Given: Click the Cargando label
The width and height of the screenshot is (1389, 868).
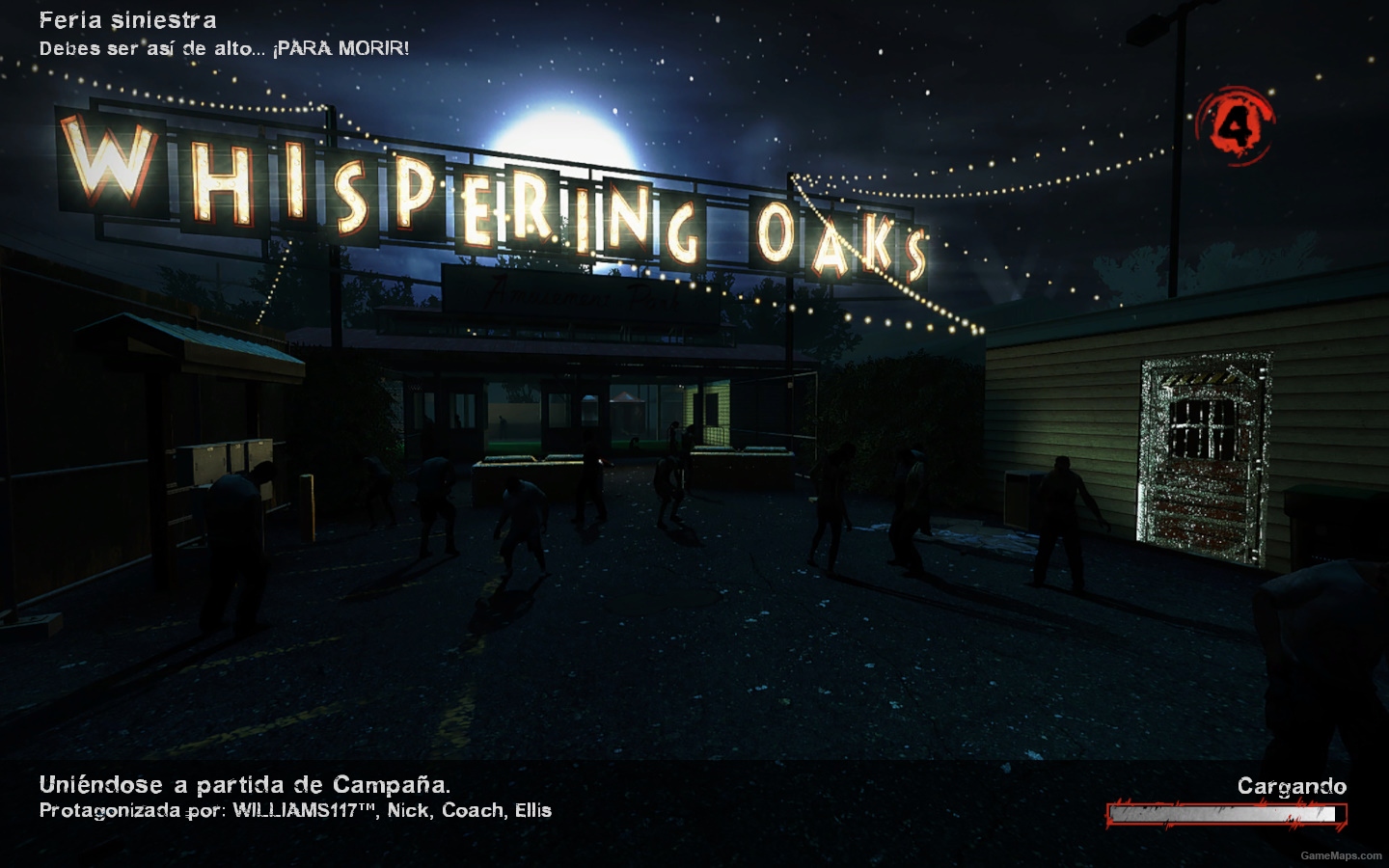Looking at the screenshot, I should point(1291,786).
